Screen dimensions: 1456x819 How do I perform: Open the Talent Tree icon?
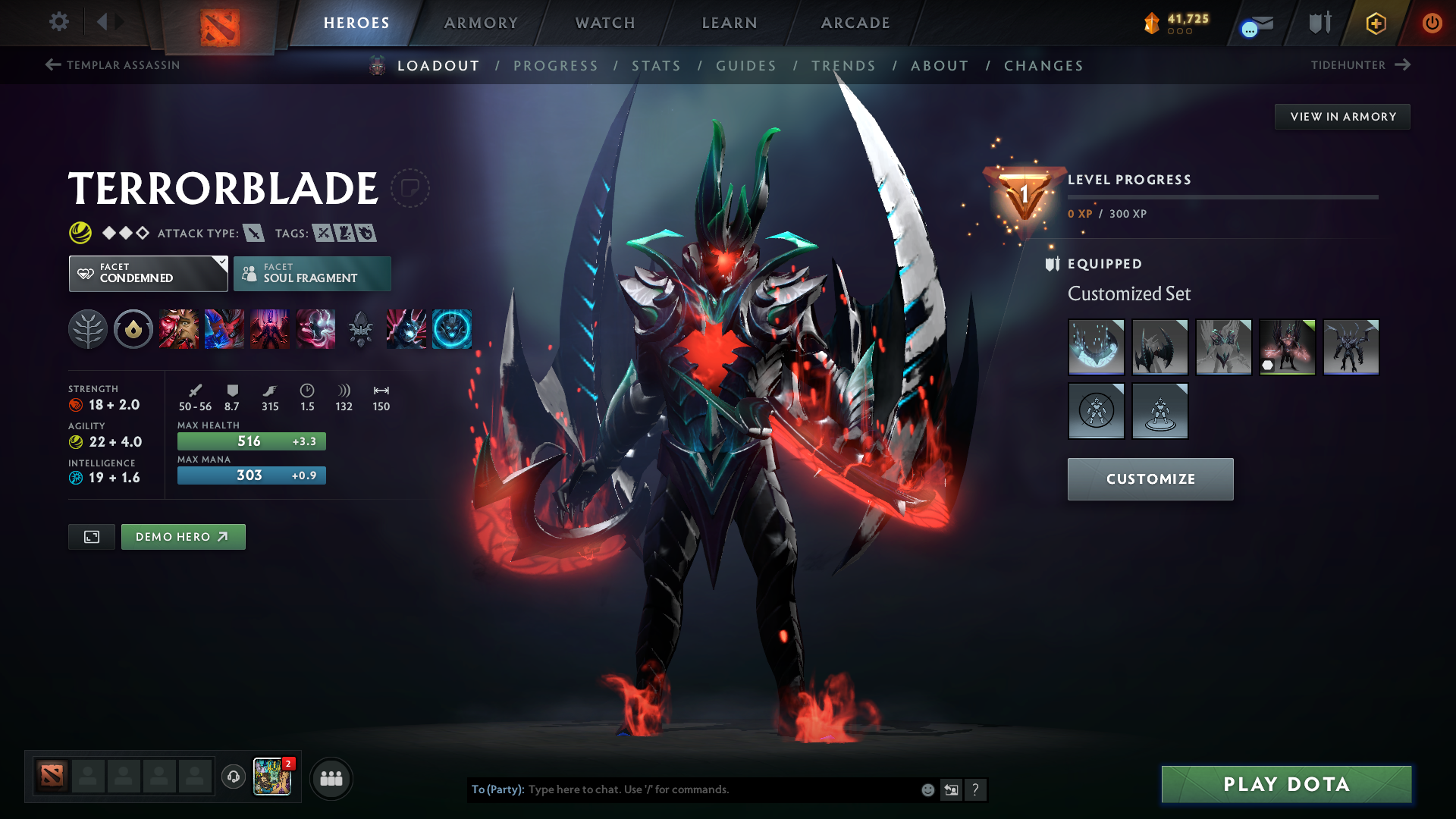click(88, 329)
